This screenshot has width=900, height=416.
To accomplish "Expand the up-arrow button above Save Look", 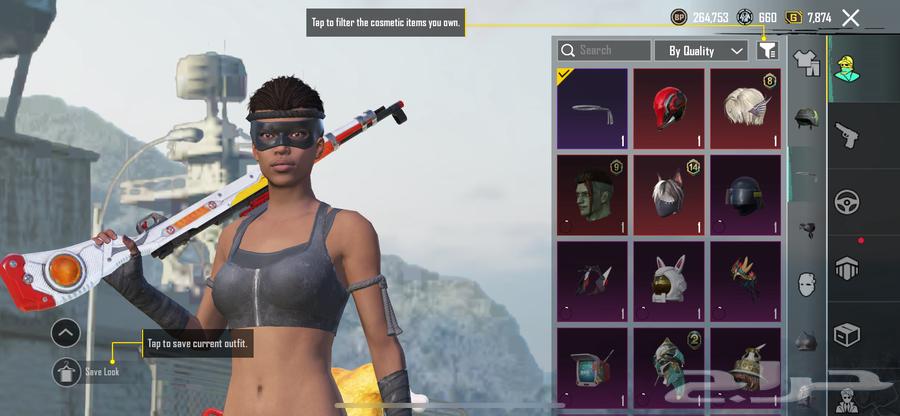I will click(x=66, y=333).
